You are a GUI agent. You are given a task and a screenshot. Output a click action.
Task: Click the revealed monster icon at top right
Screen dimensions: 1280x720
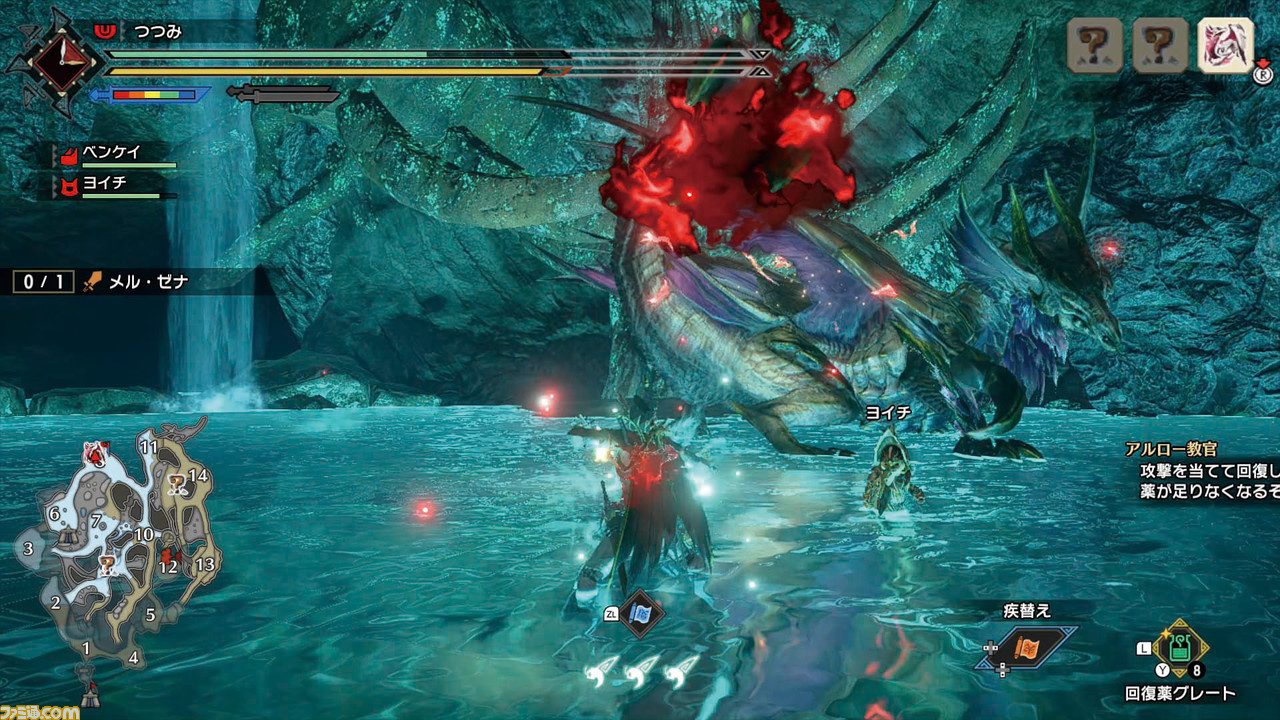click(1225, 45)
